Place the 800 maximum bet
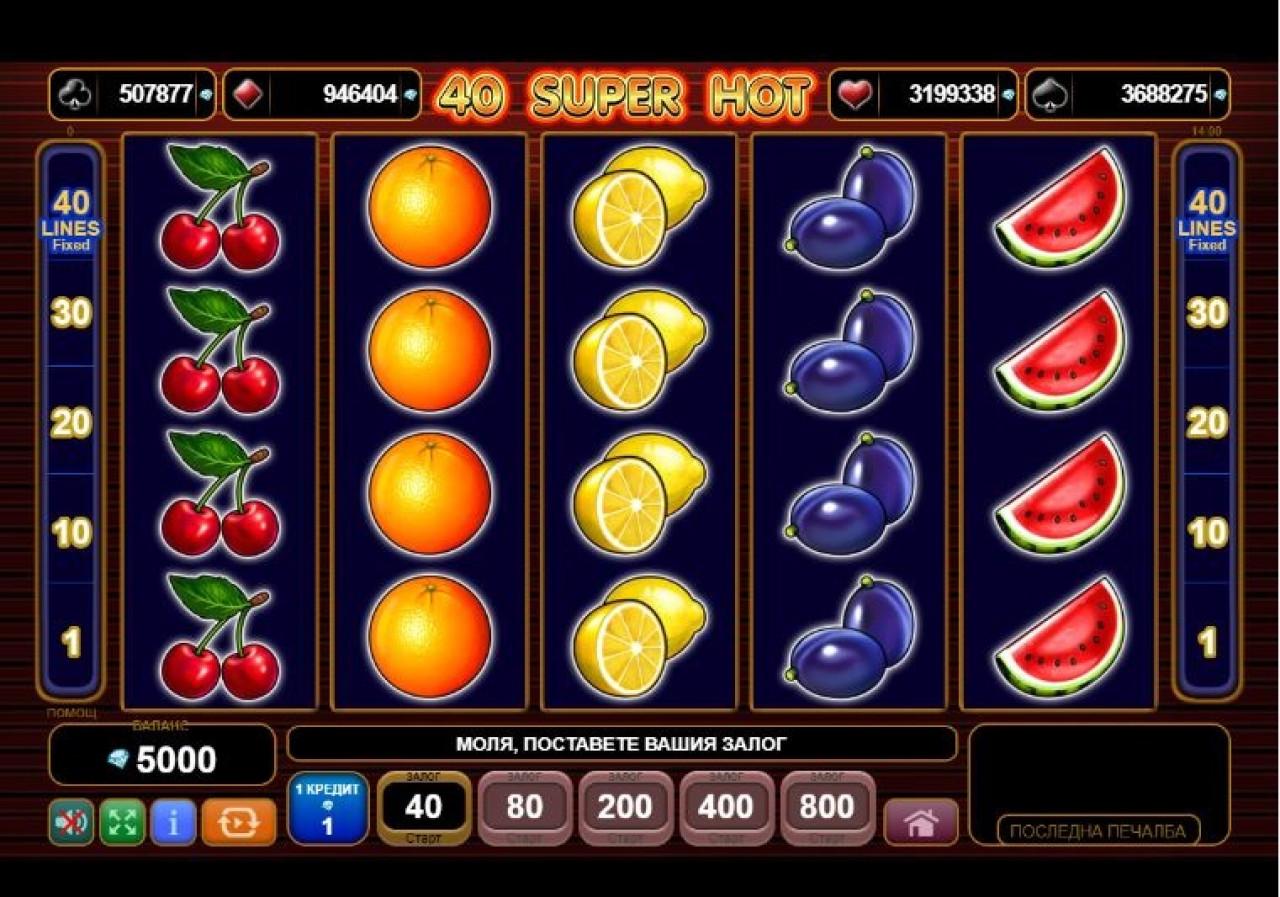1280x897 pixels. [x=827, y=808]
